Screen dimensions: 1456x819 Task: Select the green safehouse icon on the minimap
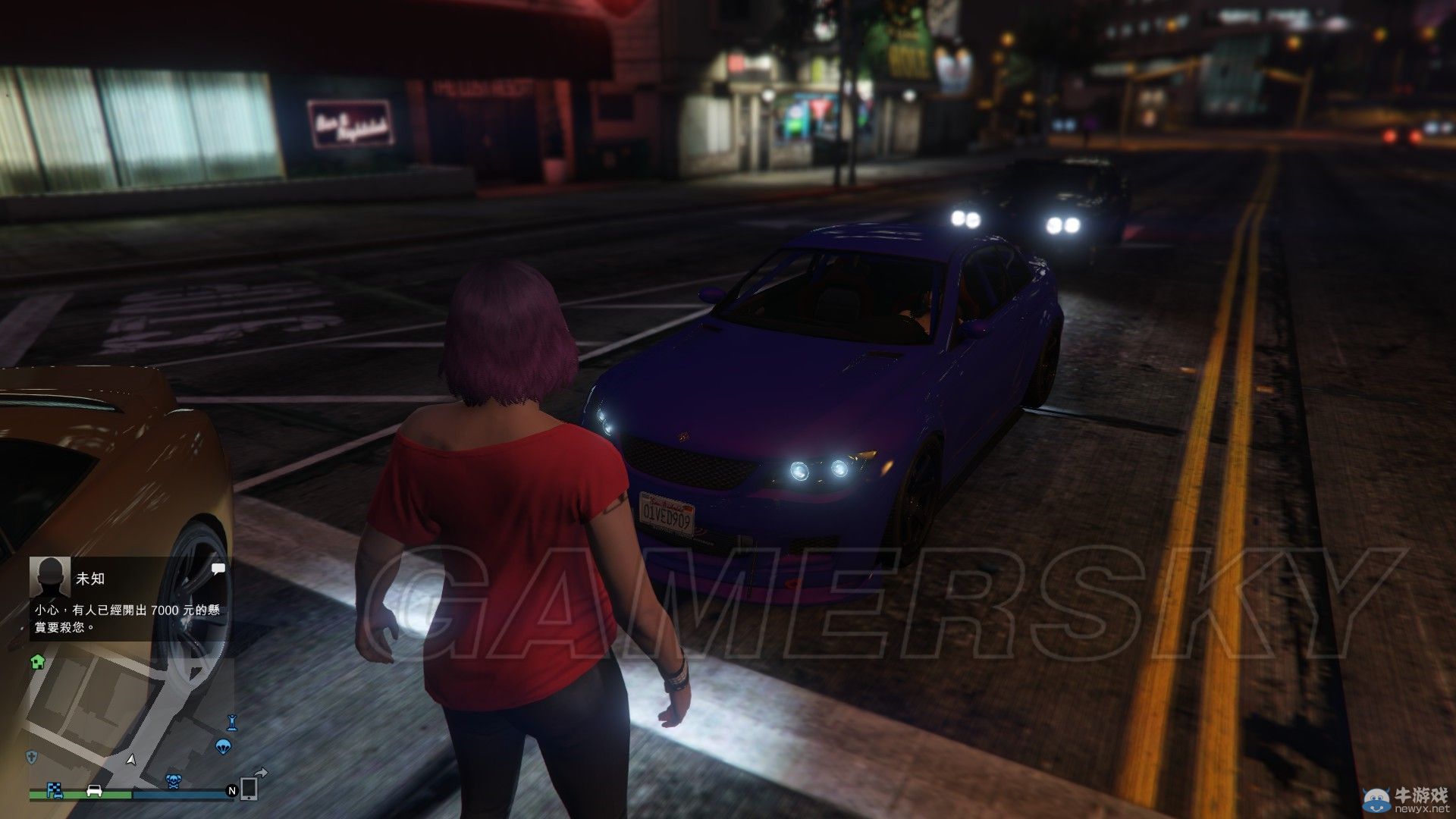(x=38, y=662)
